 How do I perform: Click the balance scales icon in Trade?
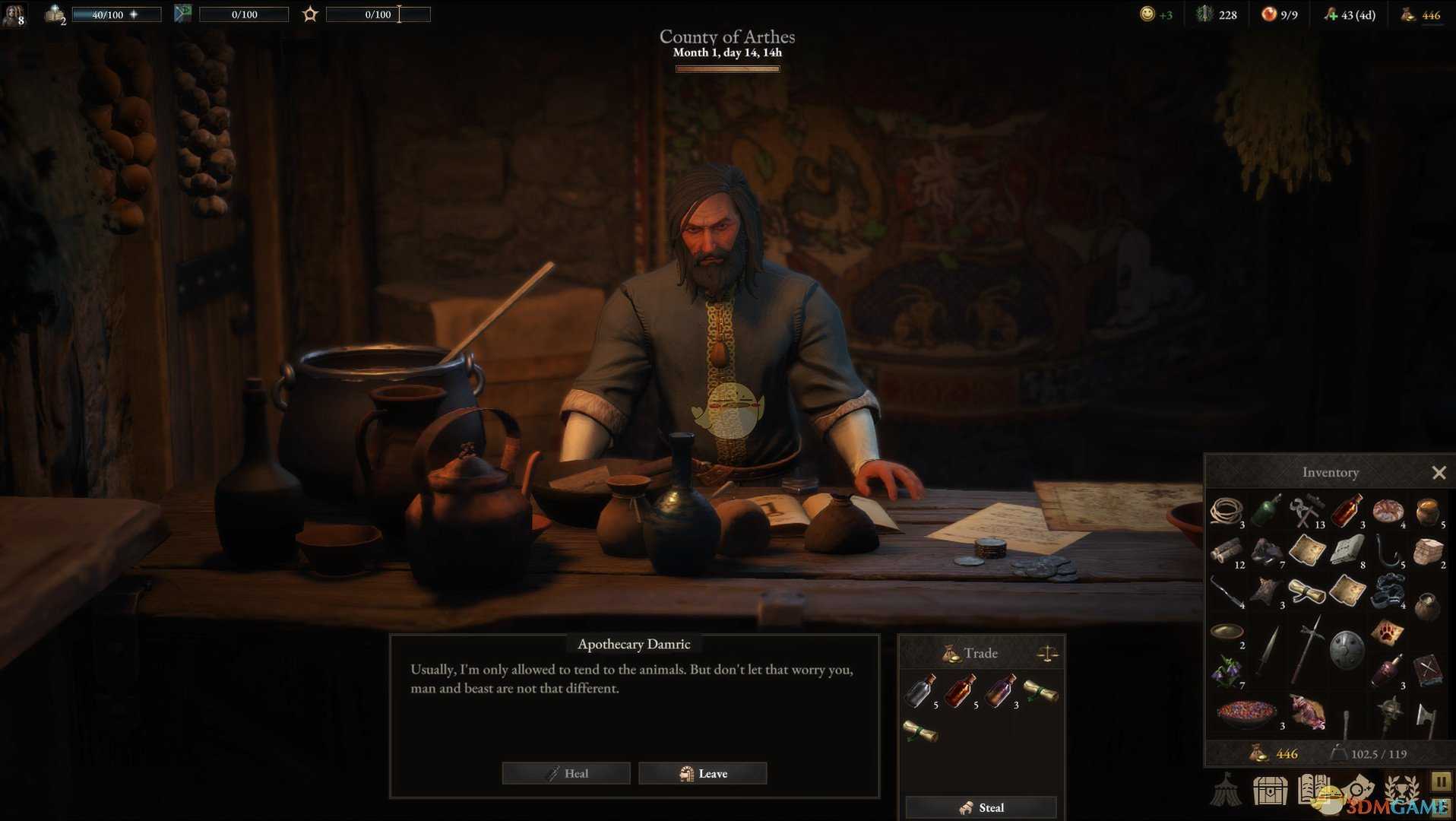(x=1047, y=653)
